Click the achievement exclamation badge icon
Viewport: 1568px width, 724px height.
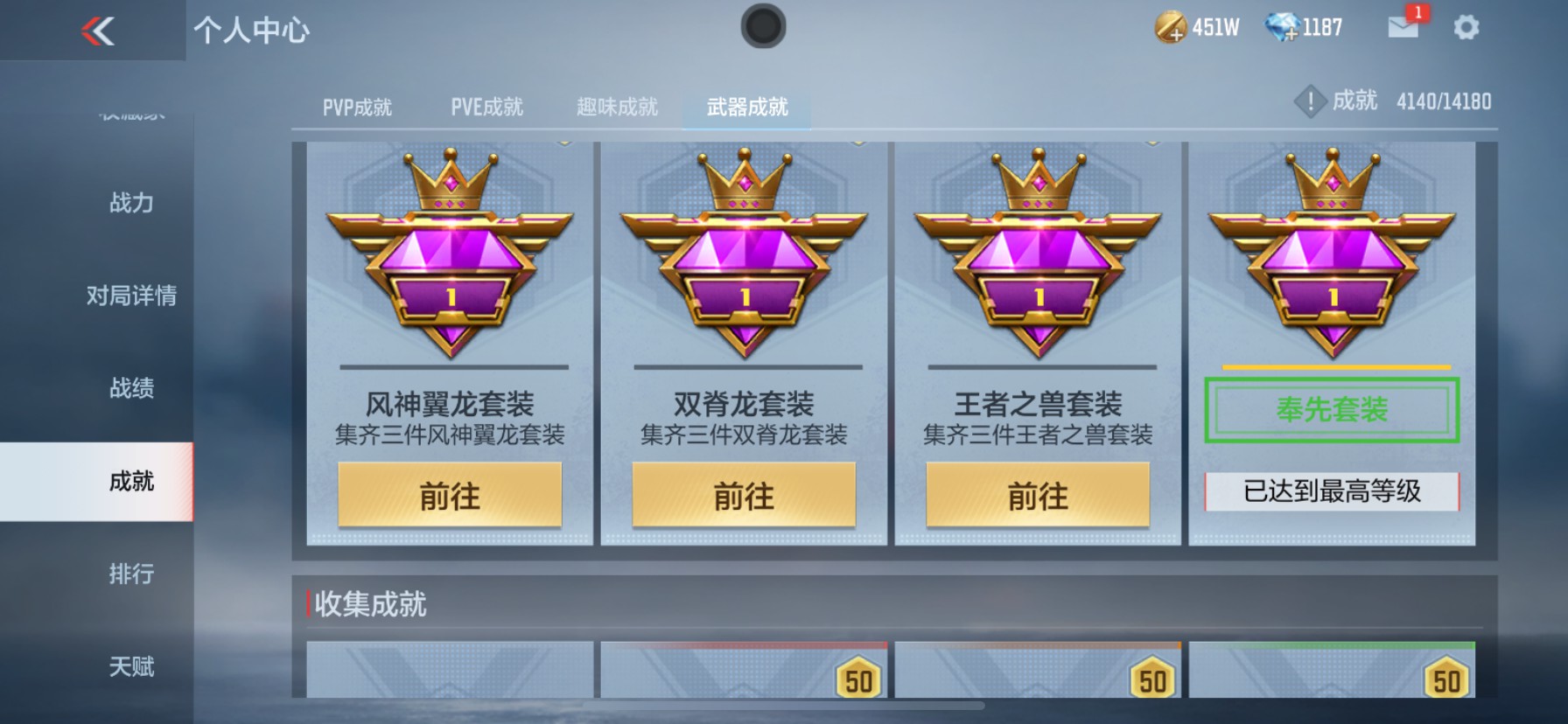click(x=1310, y=101)
